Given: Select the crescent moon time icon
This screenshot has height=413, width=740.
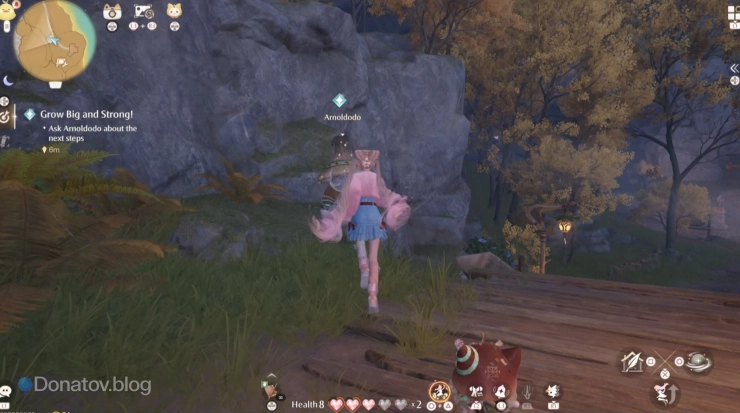Looking at the screenshot, I should (7, 80).
